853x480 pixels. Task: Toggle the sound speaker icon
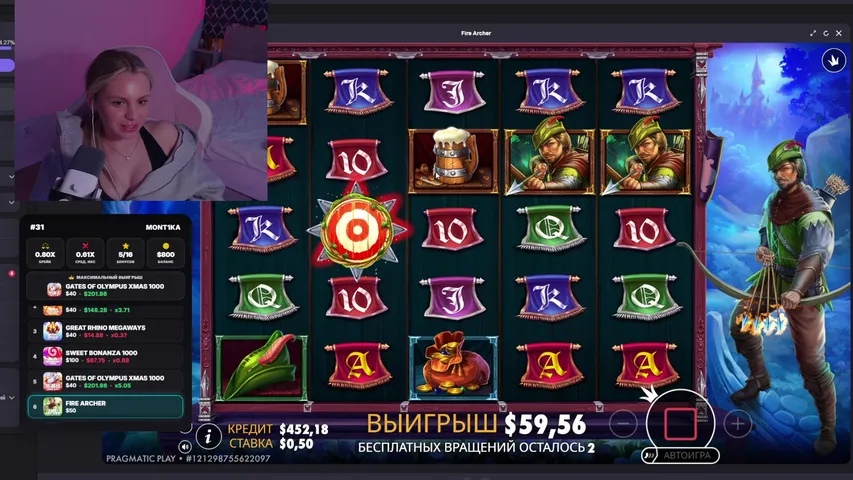pos(186,446)
